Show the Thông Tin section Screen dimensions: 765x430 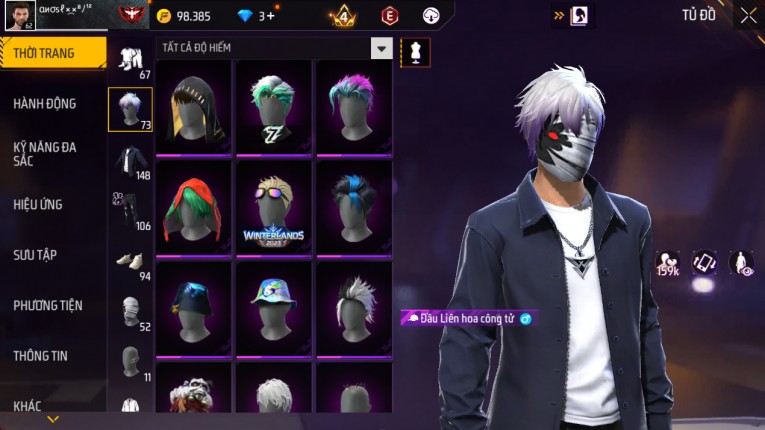42,355
